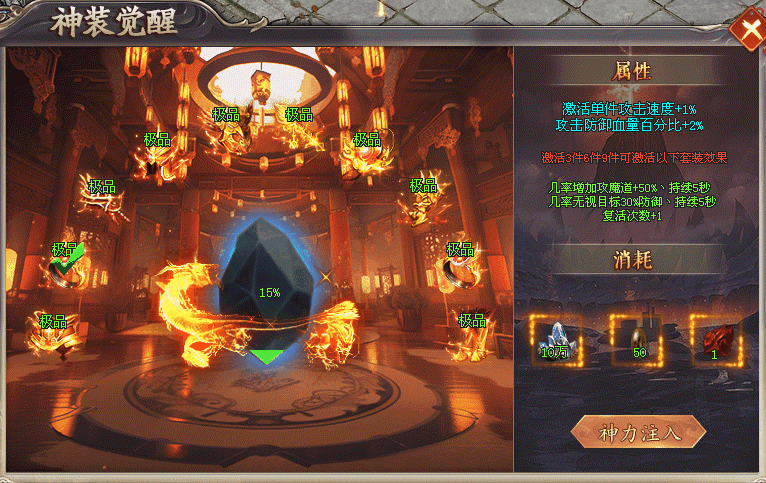The image size is (766, 483).
Task: Select the cost item showing 50
Action: tap(636, 339)
